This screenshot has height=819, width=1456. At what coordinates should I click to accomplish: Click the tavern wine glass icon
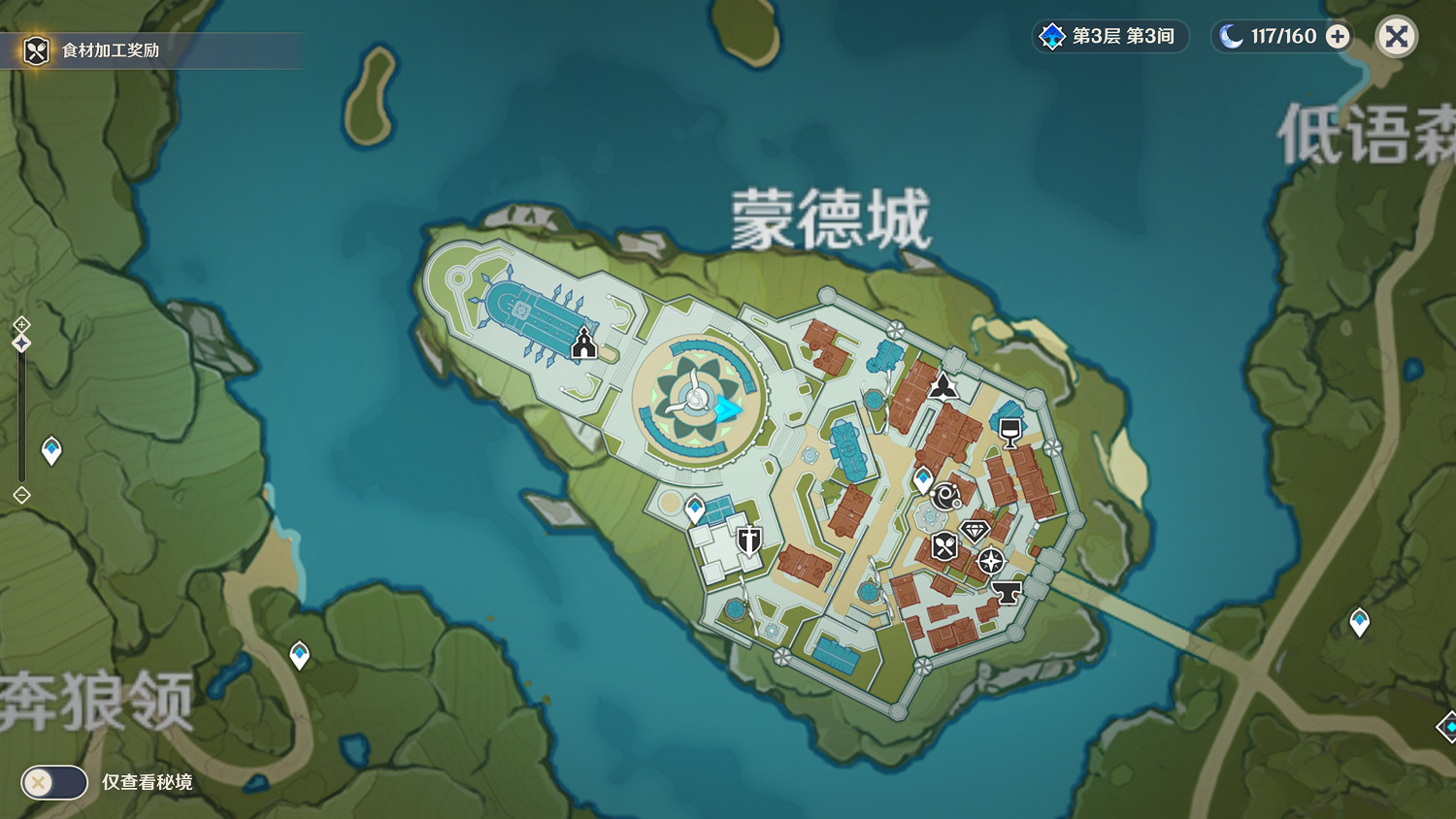pyautogui.click(x=1009, y=434)
